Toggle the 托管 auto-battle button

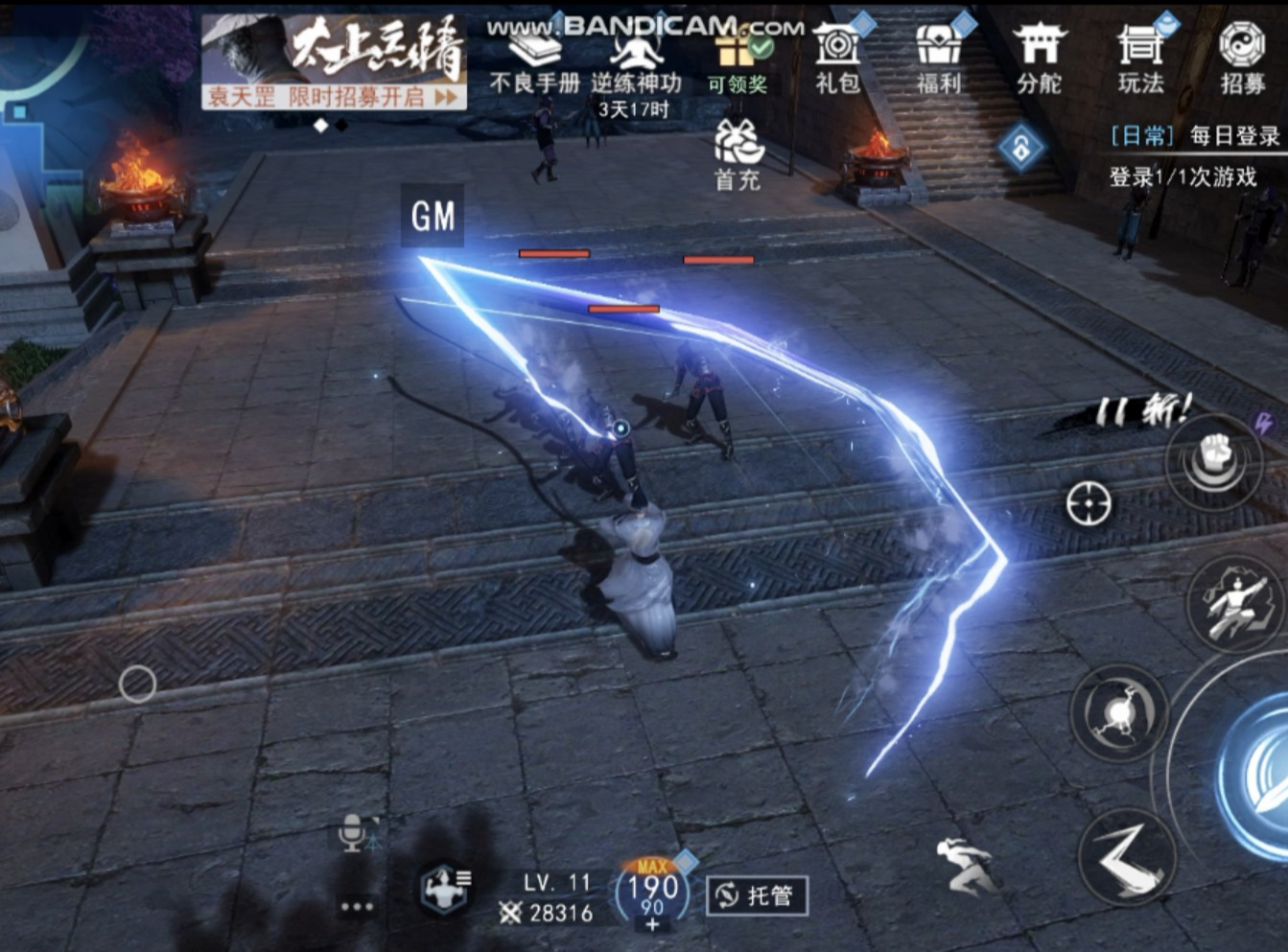click(x=757, y=895)
